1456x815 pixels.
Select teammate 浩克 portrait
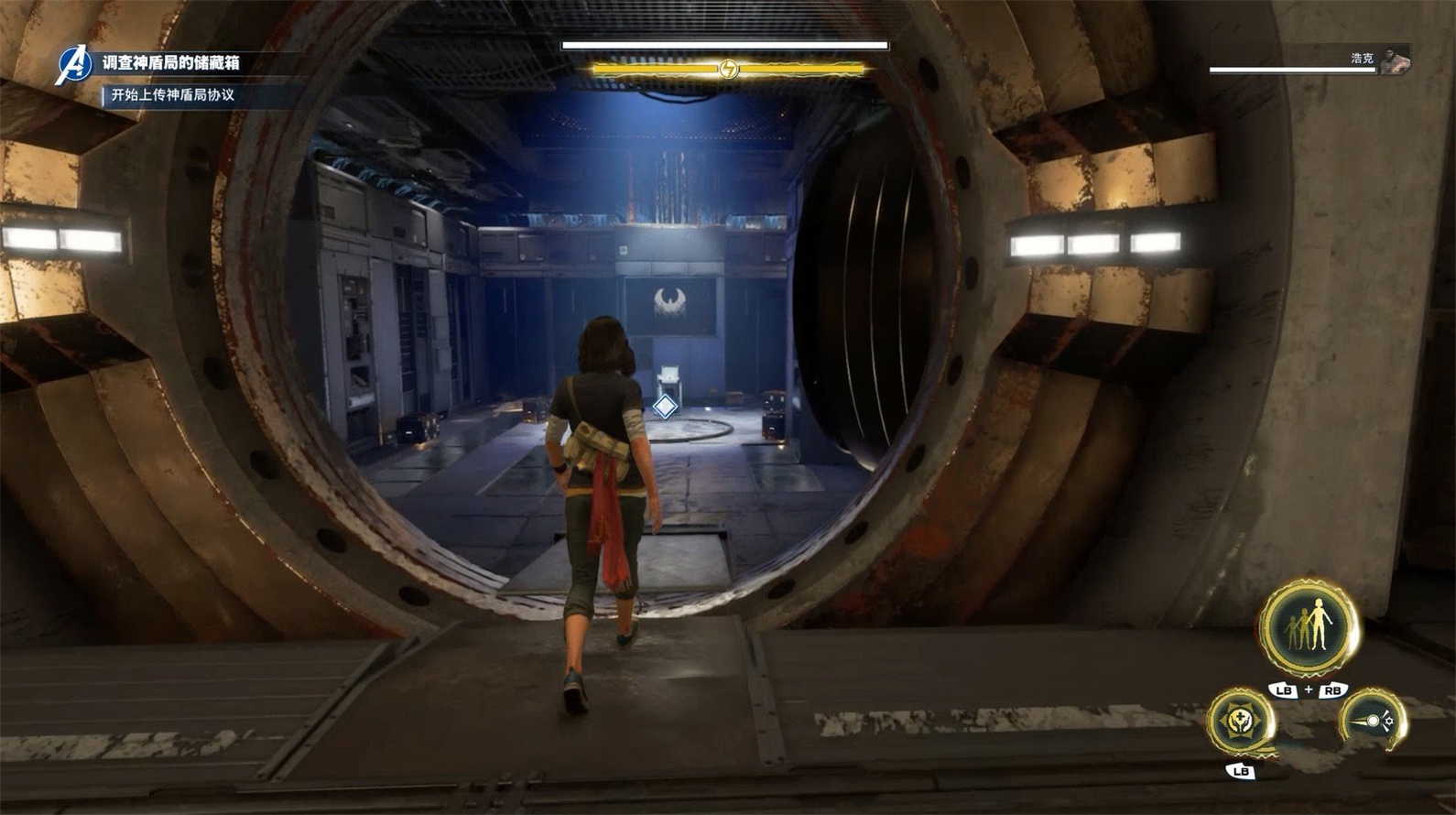1395,60
